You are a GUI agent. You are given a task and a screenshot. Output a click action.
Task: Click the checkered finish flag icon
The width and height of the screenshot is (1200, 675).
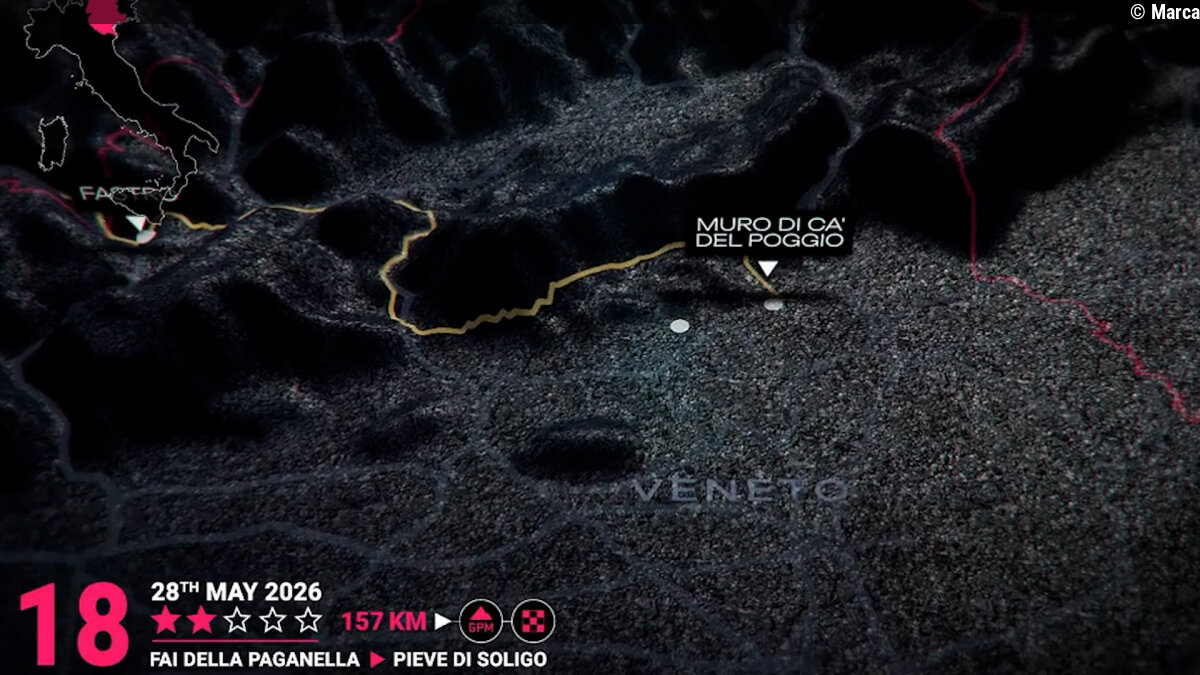[533, 621]
